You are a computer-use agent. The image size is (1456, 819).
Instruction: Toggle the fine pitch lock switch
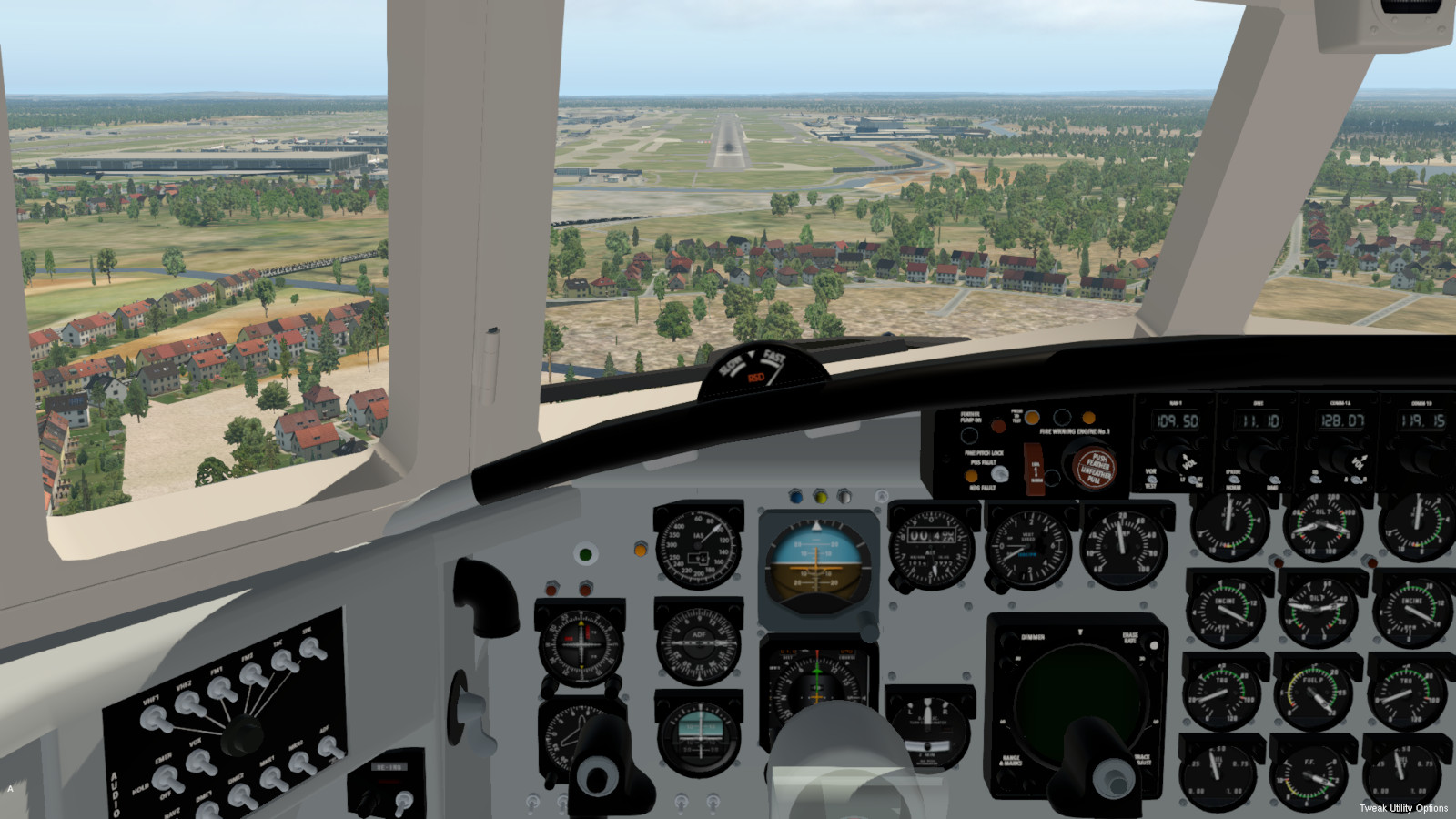pos(999,474)
